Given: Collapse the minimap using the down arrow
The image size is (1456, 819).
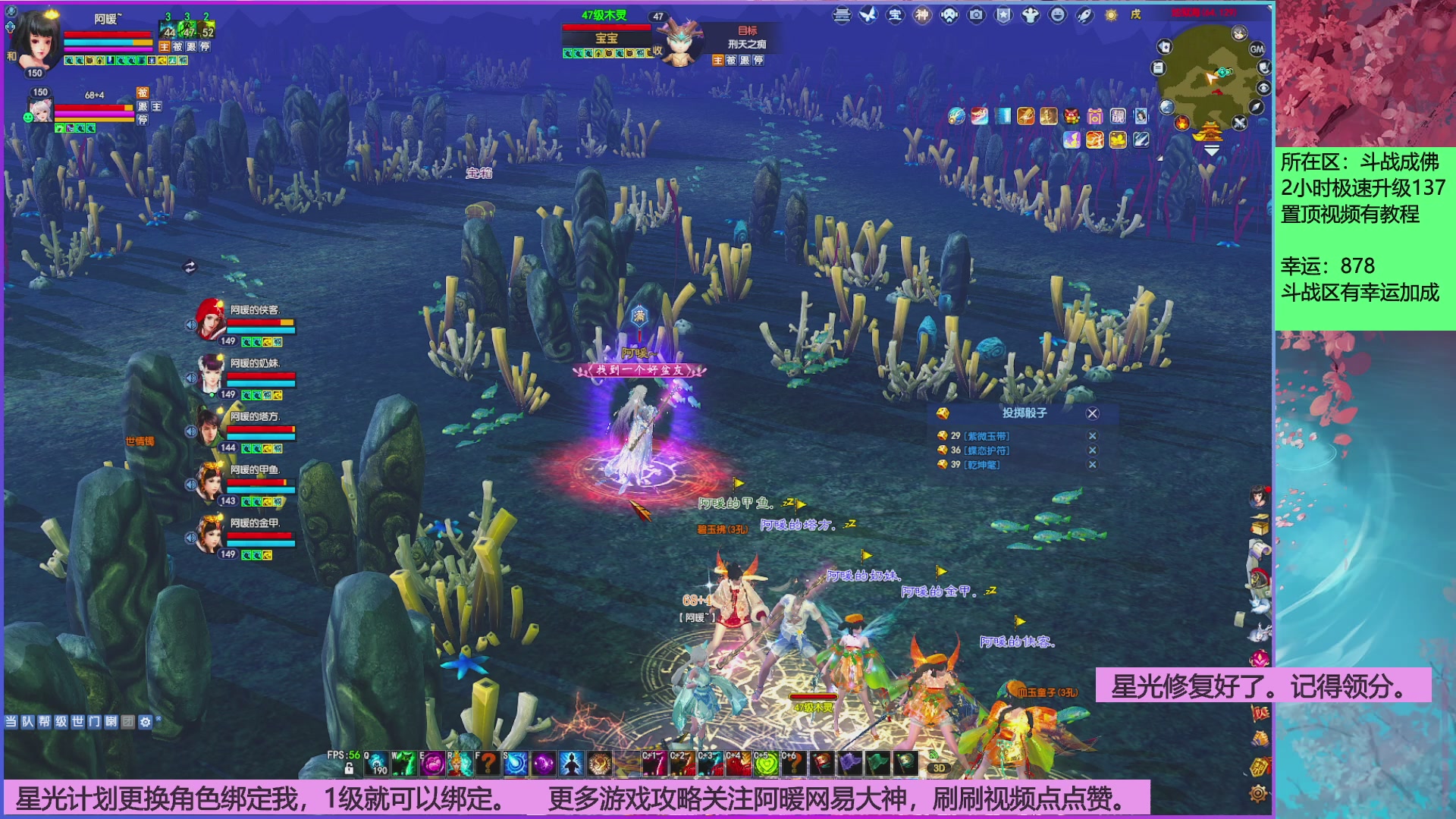Looking at the screenshot, I should click(x=1211, y=150).
